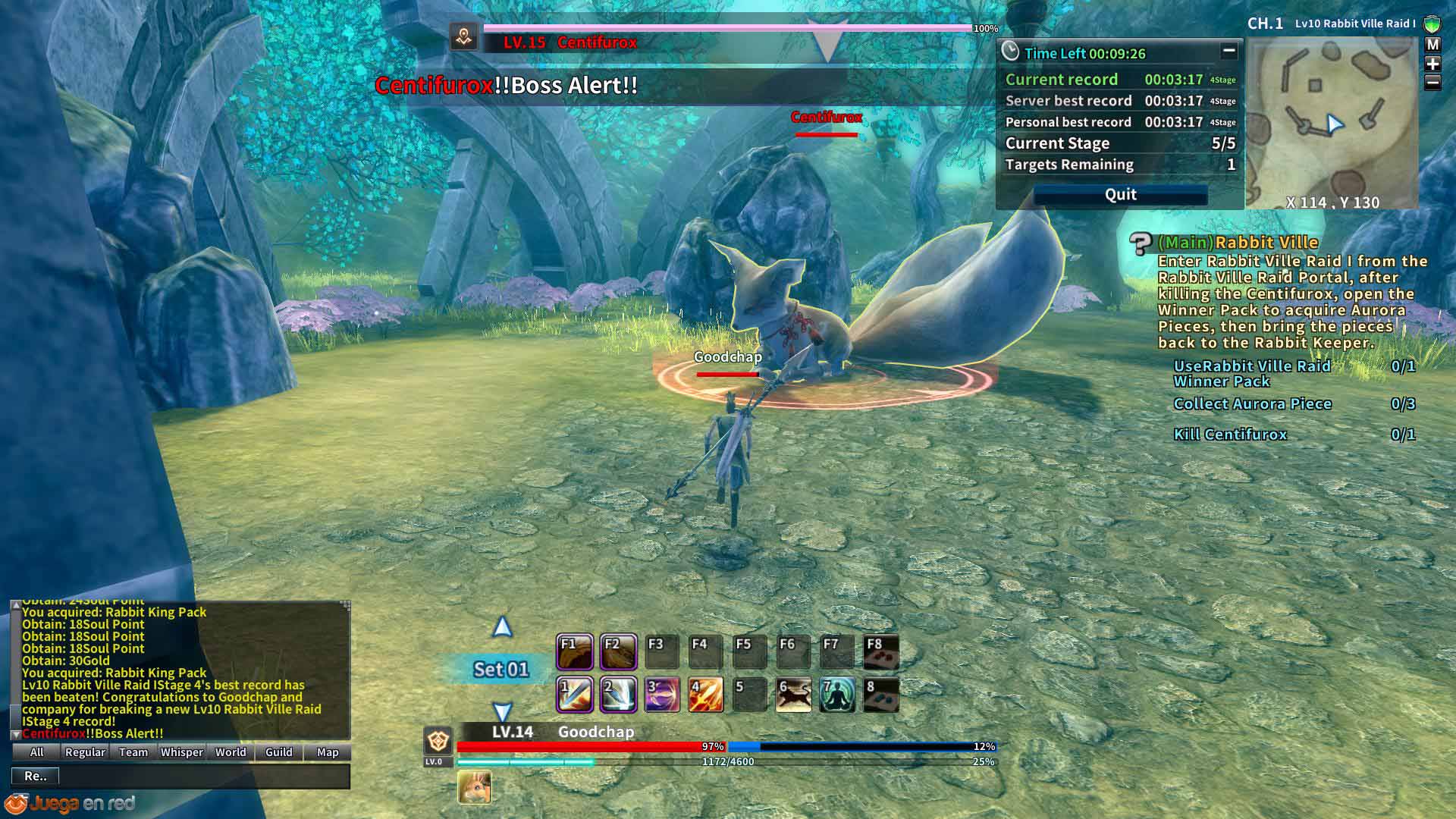1456x819 pixels.
Task: Show the Guild chat tab
Action: tap(279, 752)
